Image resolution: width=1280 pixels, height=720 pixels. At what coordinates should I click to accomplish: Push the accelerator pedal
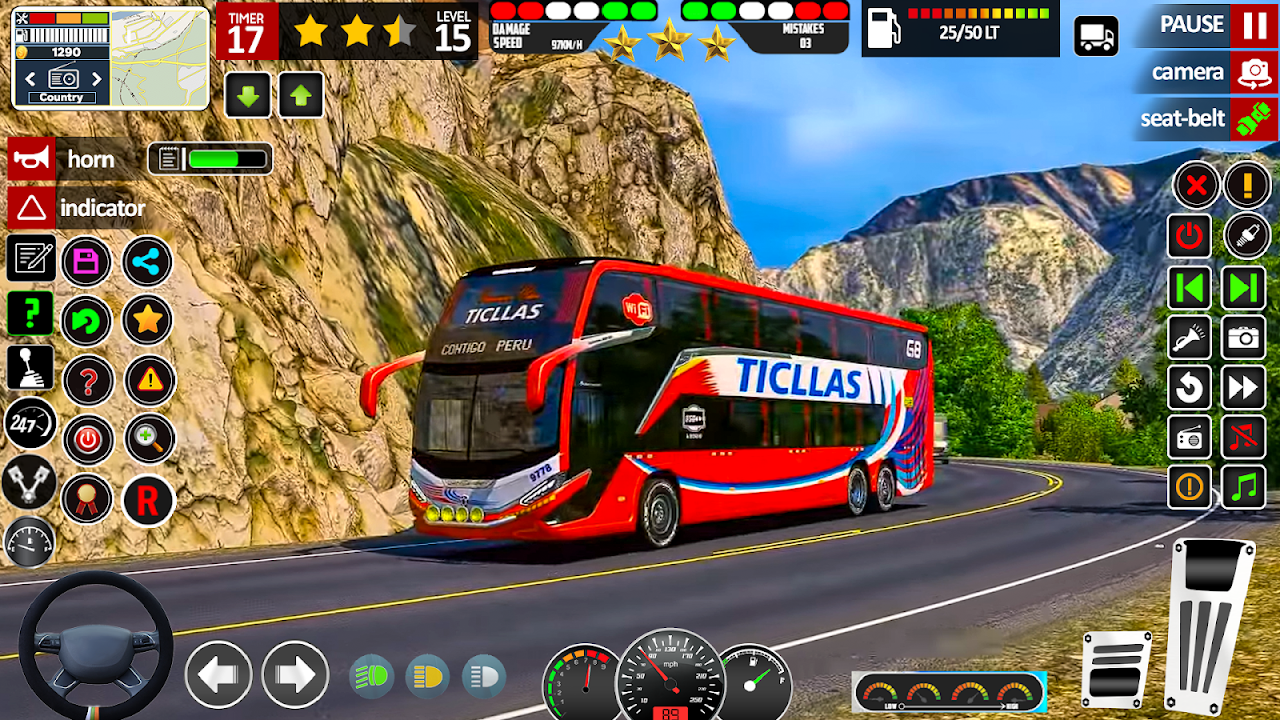click(1210, 625)
